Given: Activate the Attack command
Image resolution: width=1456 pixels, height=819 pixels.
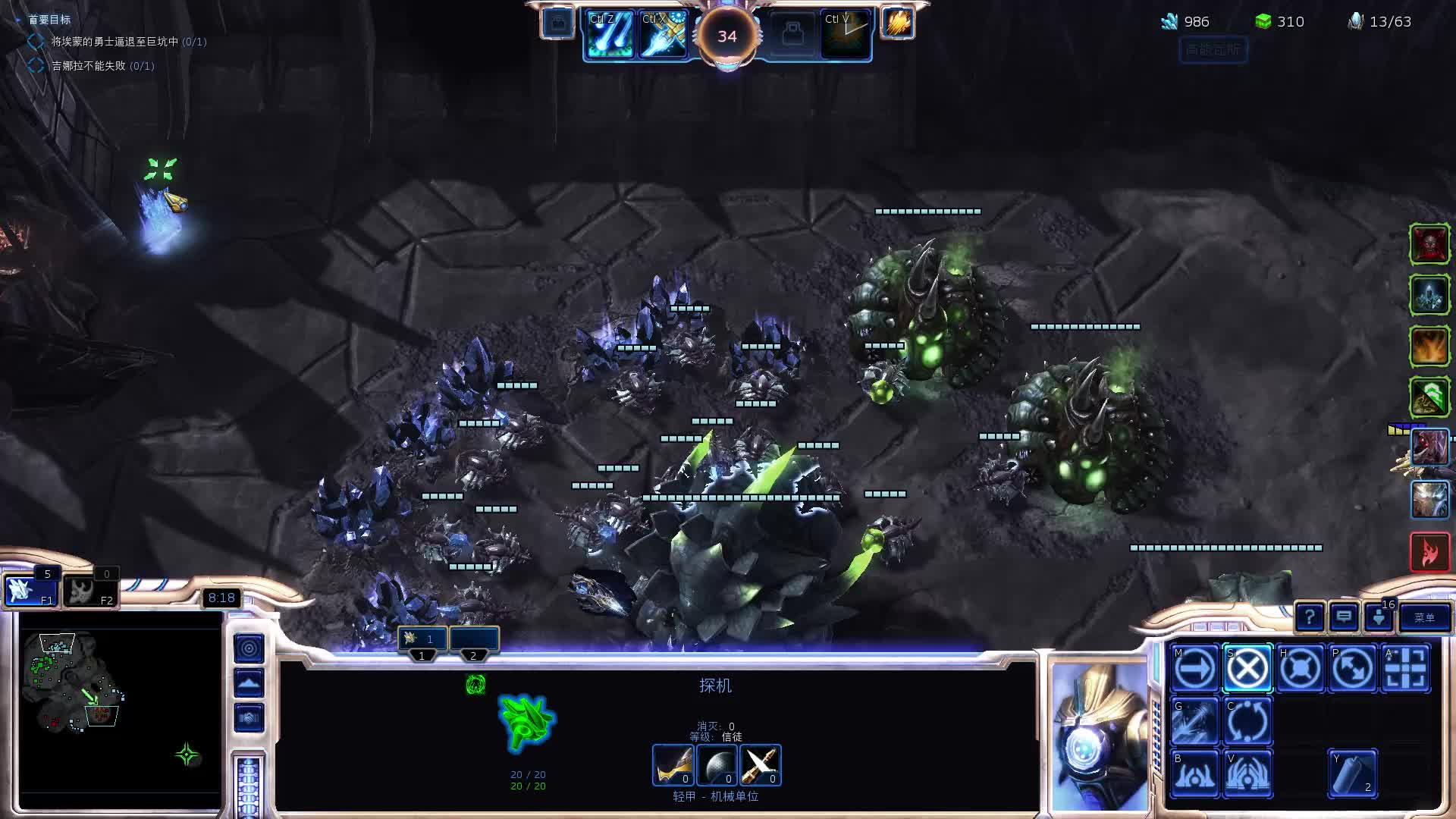Looking at the screenshot, I should 1405,669.
